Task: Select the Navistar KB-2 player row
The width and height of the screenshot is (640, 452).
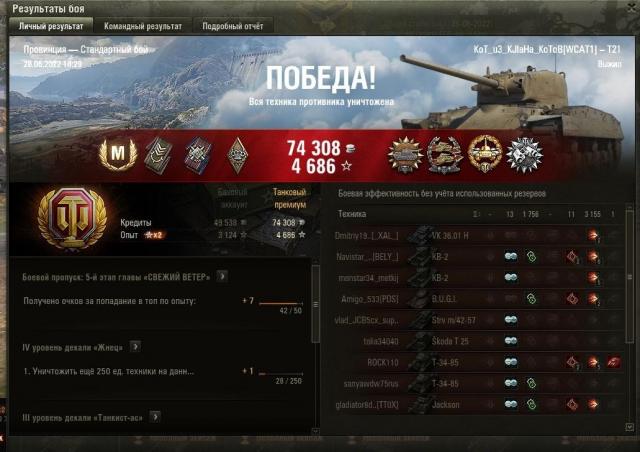Action: pos(480,256)
